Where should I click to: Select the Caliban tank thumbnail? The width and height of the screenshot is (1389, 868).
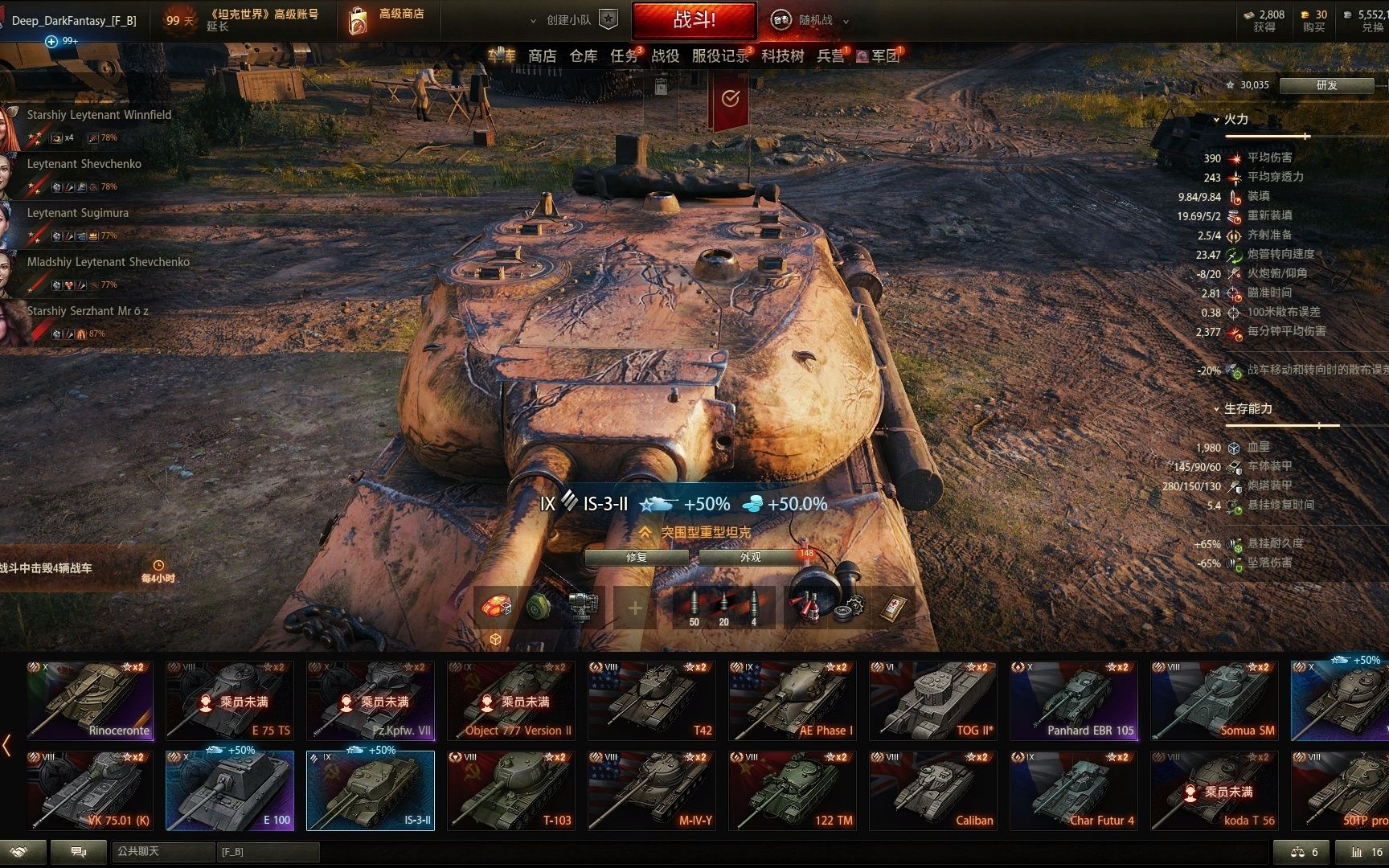point(933,791)
